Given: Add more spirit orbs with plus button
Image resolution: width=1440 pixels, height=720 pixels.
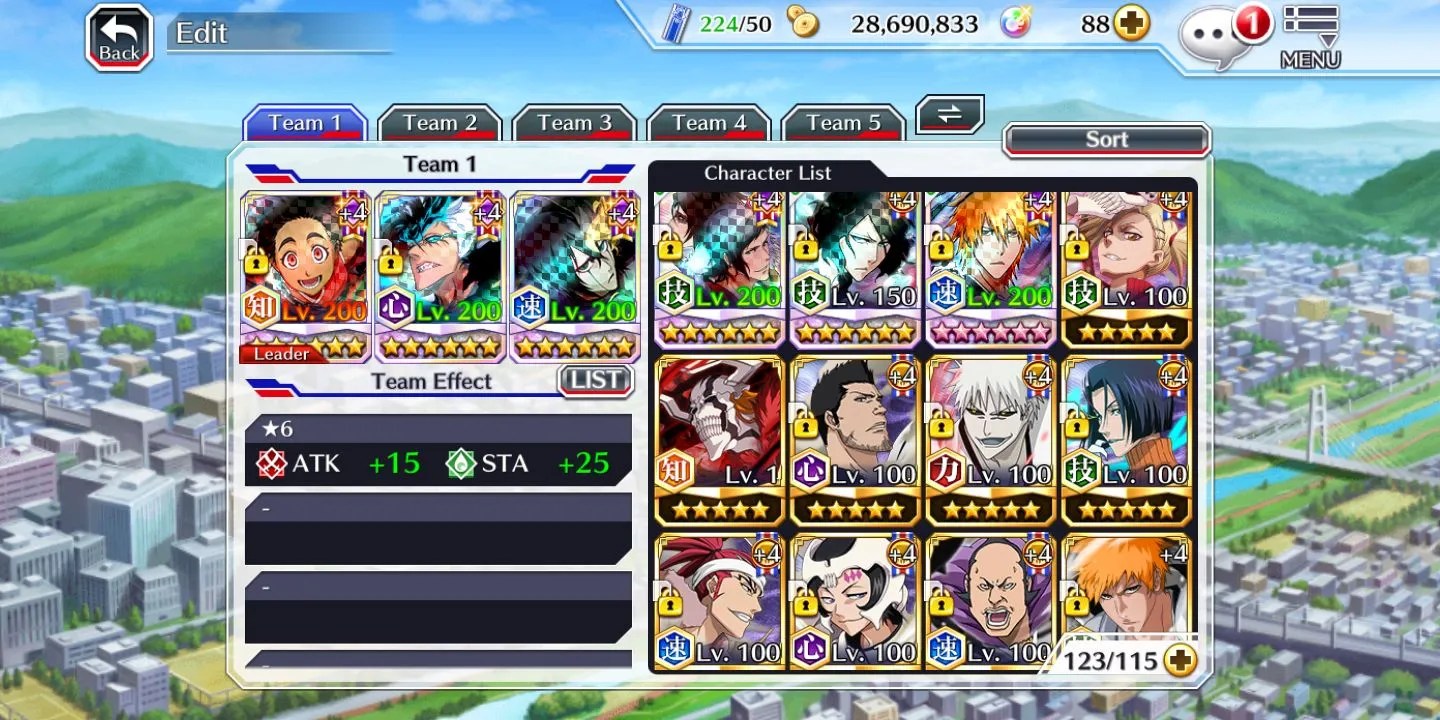Looking at the screenshot, I should pyautogui.click(x=1132, y=24).
